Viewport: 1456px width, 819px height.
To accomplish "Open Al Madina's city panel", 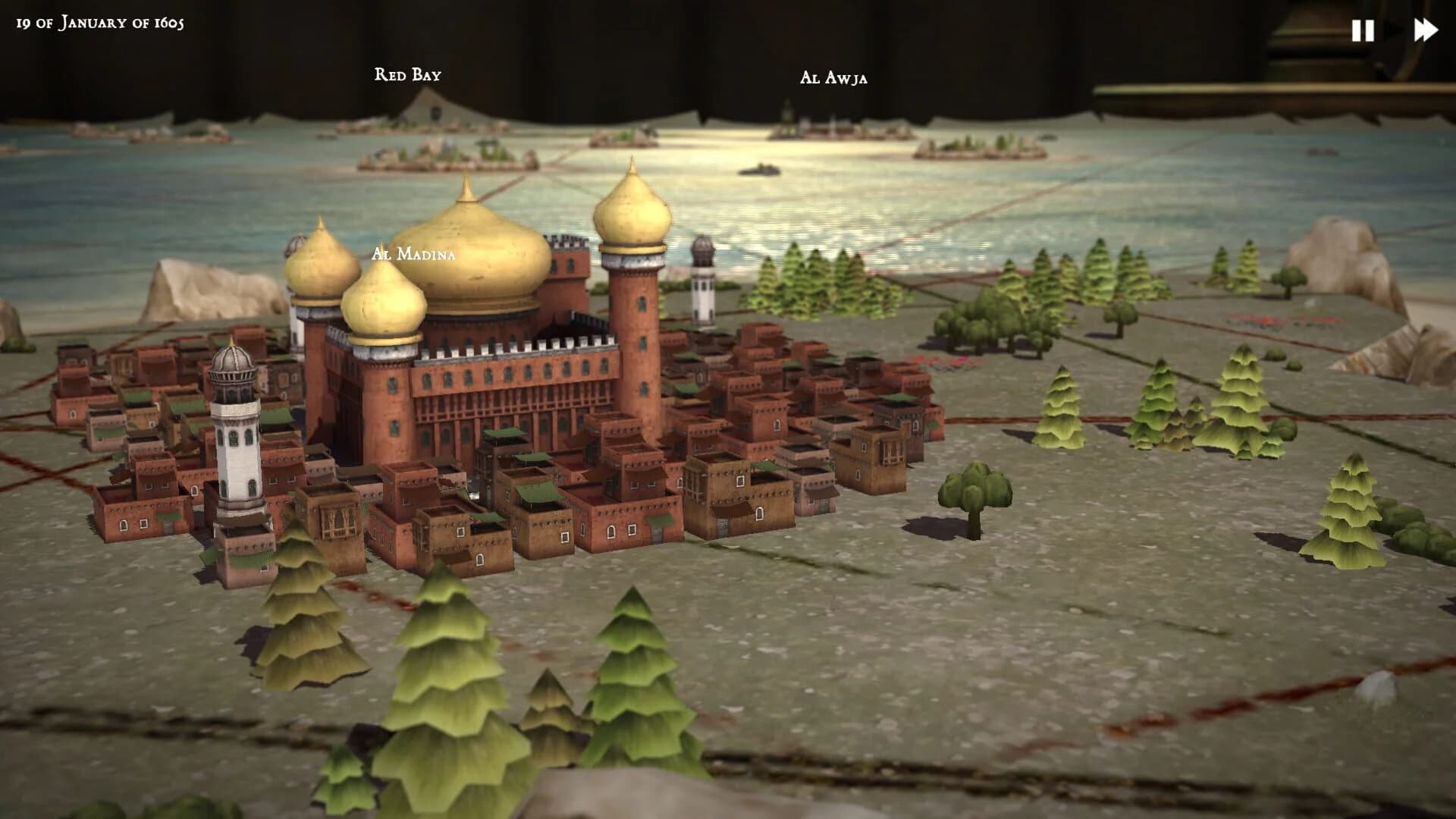I will (413, 254).
